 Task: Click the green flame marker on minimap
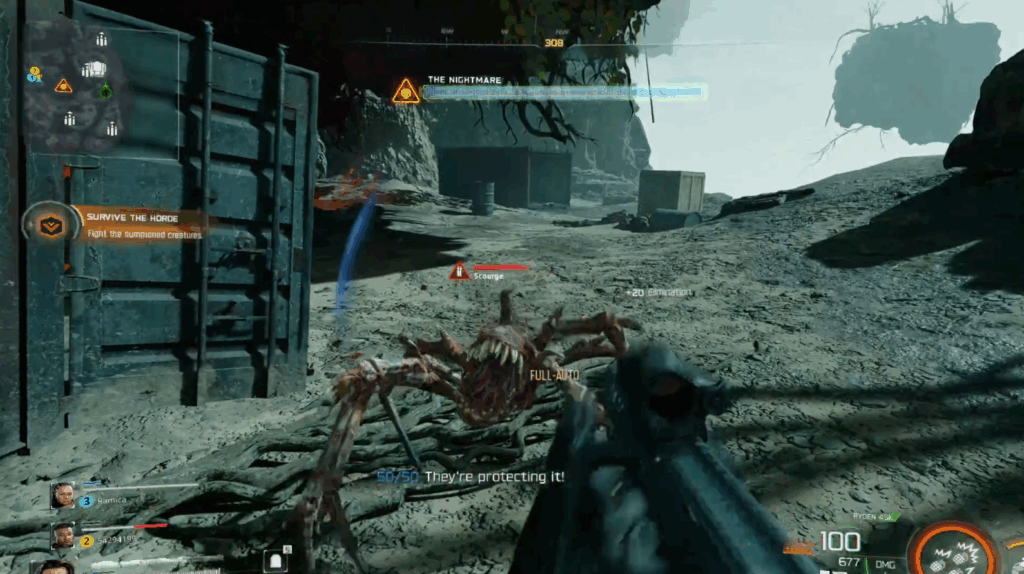tap(106, 90)
